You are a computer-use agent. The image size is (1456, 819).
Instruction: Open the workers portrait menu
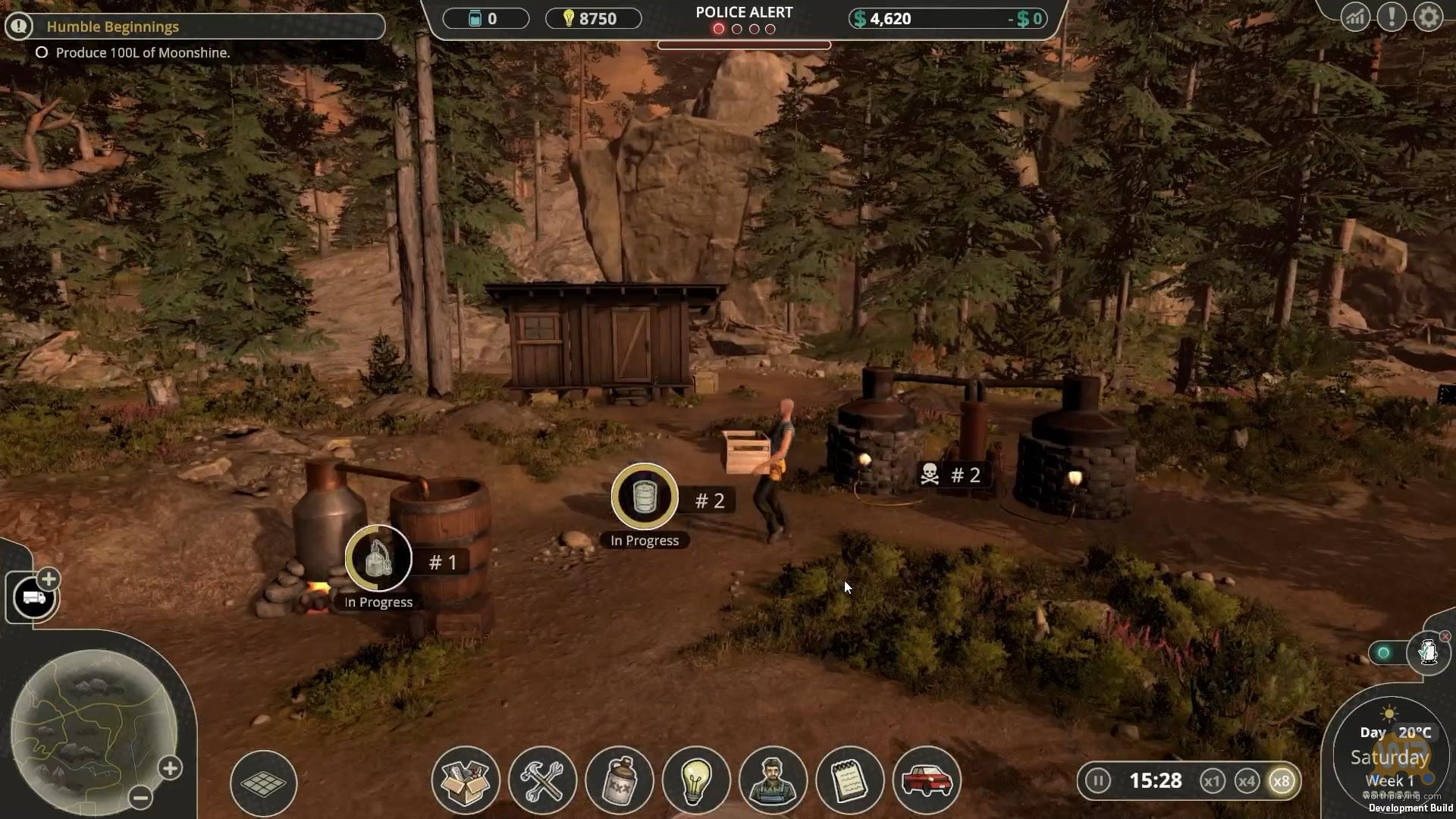coord(773,781)
